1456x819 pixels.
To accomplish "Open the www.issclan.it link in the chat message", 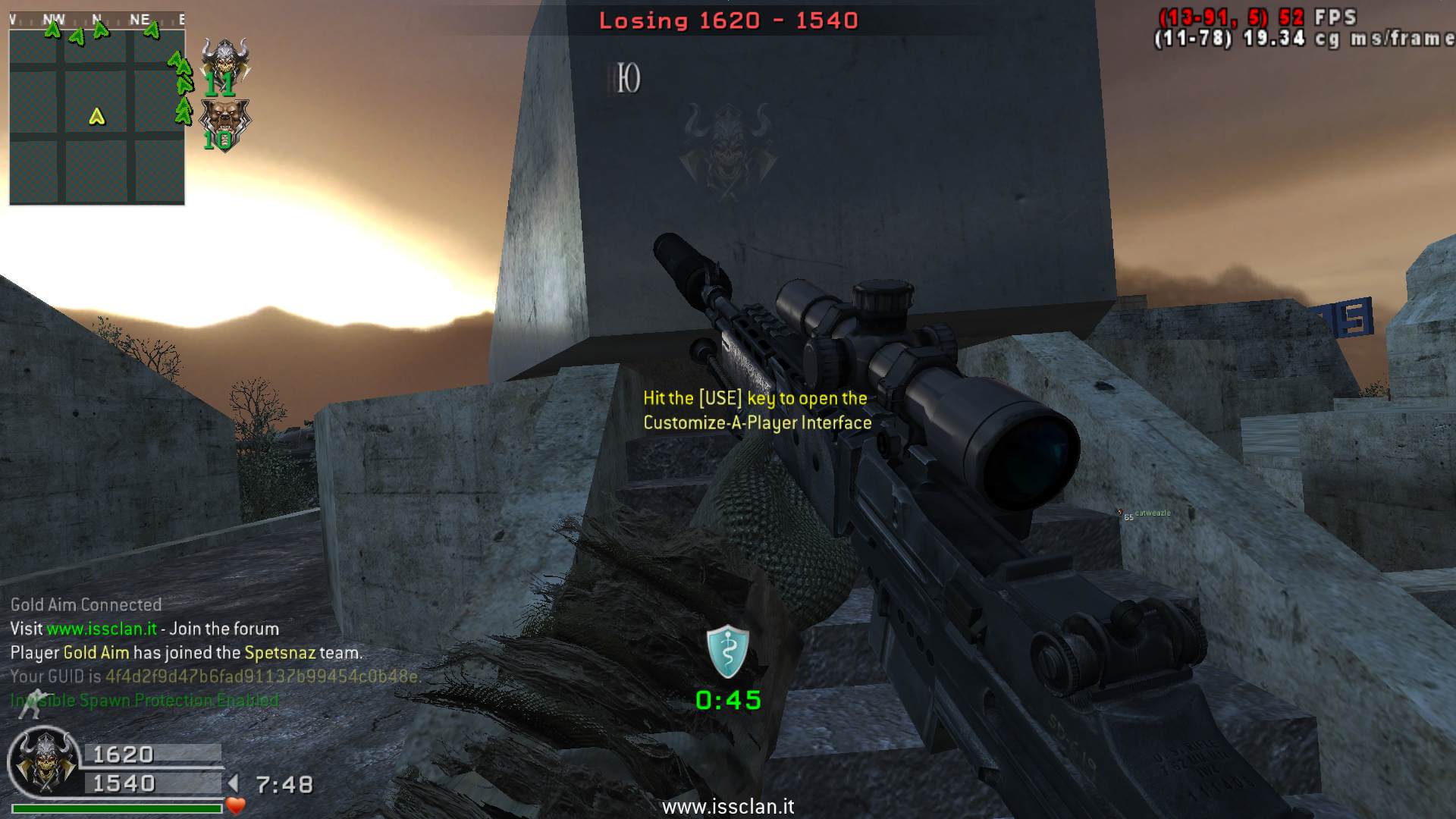I will [102, 629].
